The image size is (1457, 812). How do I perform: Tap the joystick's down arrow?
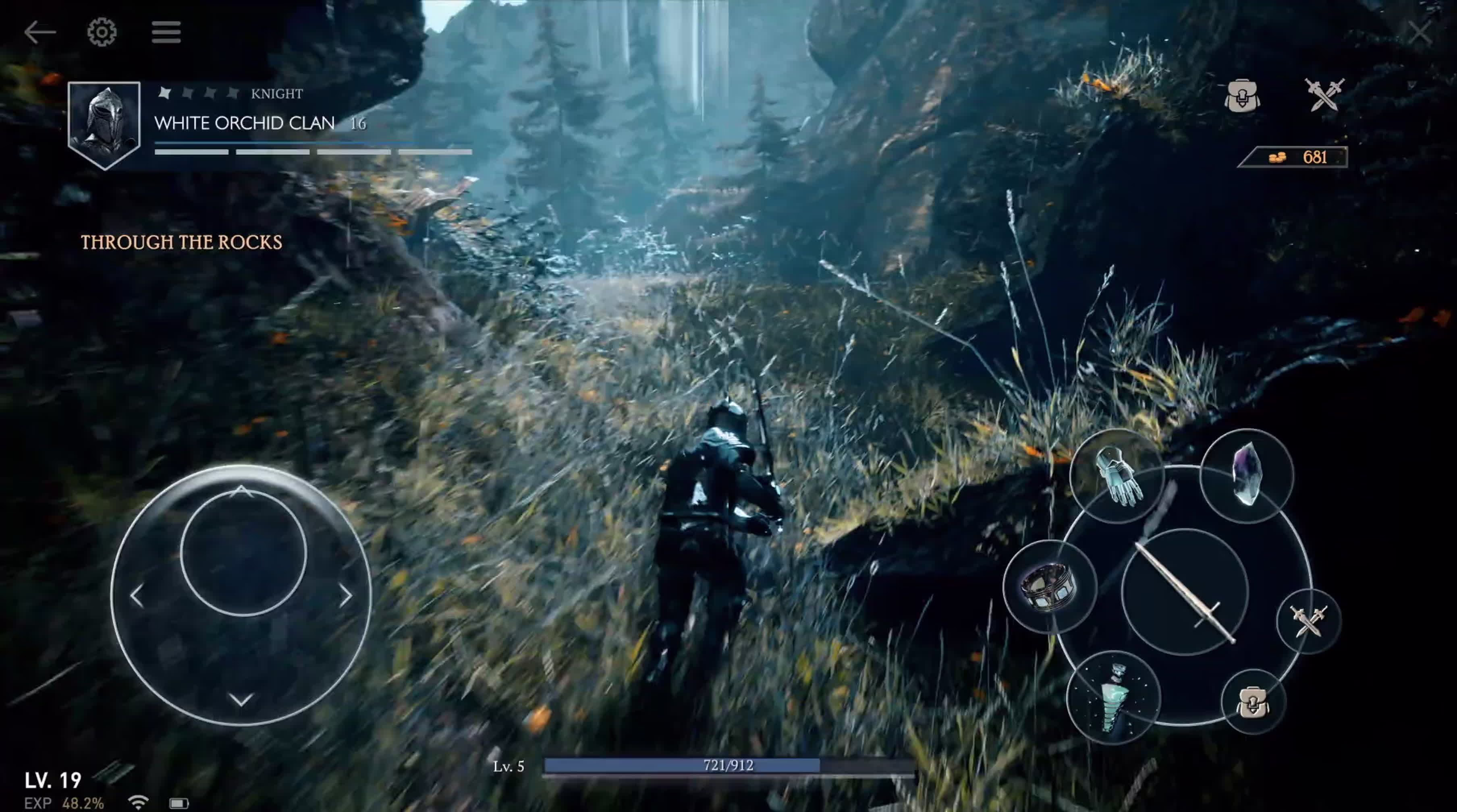(241, 700)
